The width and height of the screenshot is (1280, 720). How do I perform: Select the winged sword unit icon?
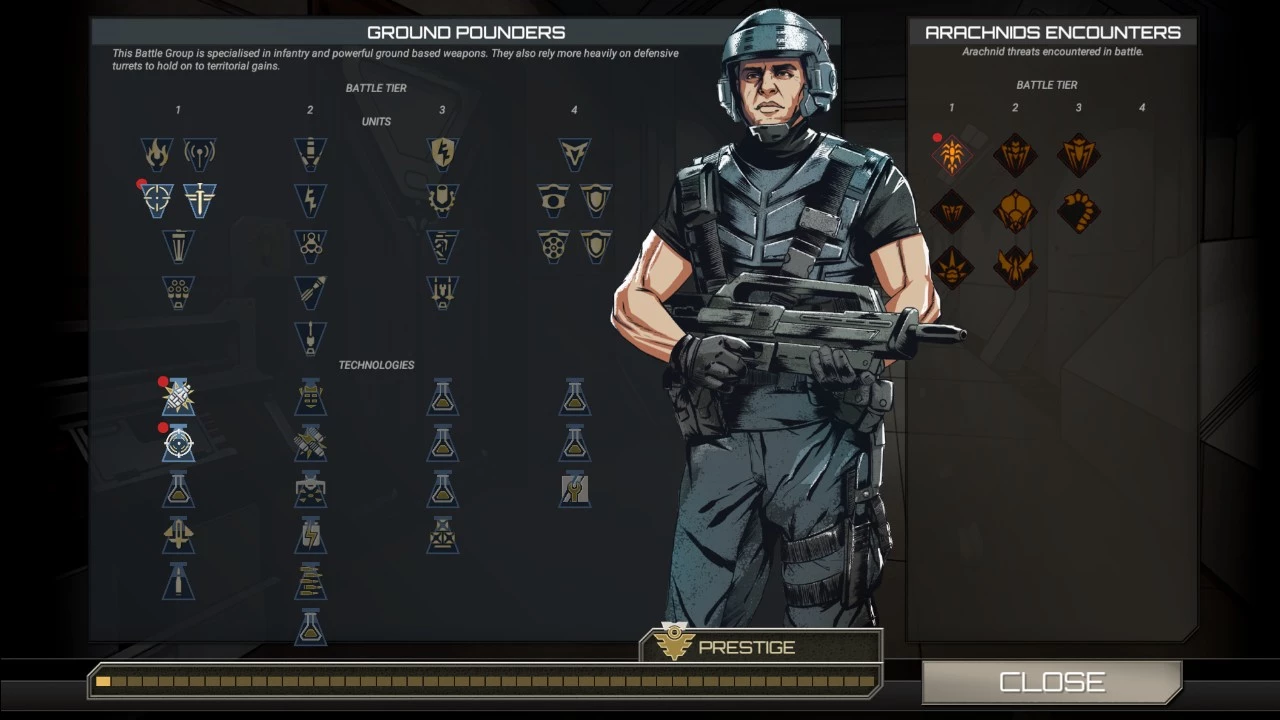click(200, 200)
